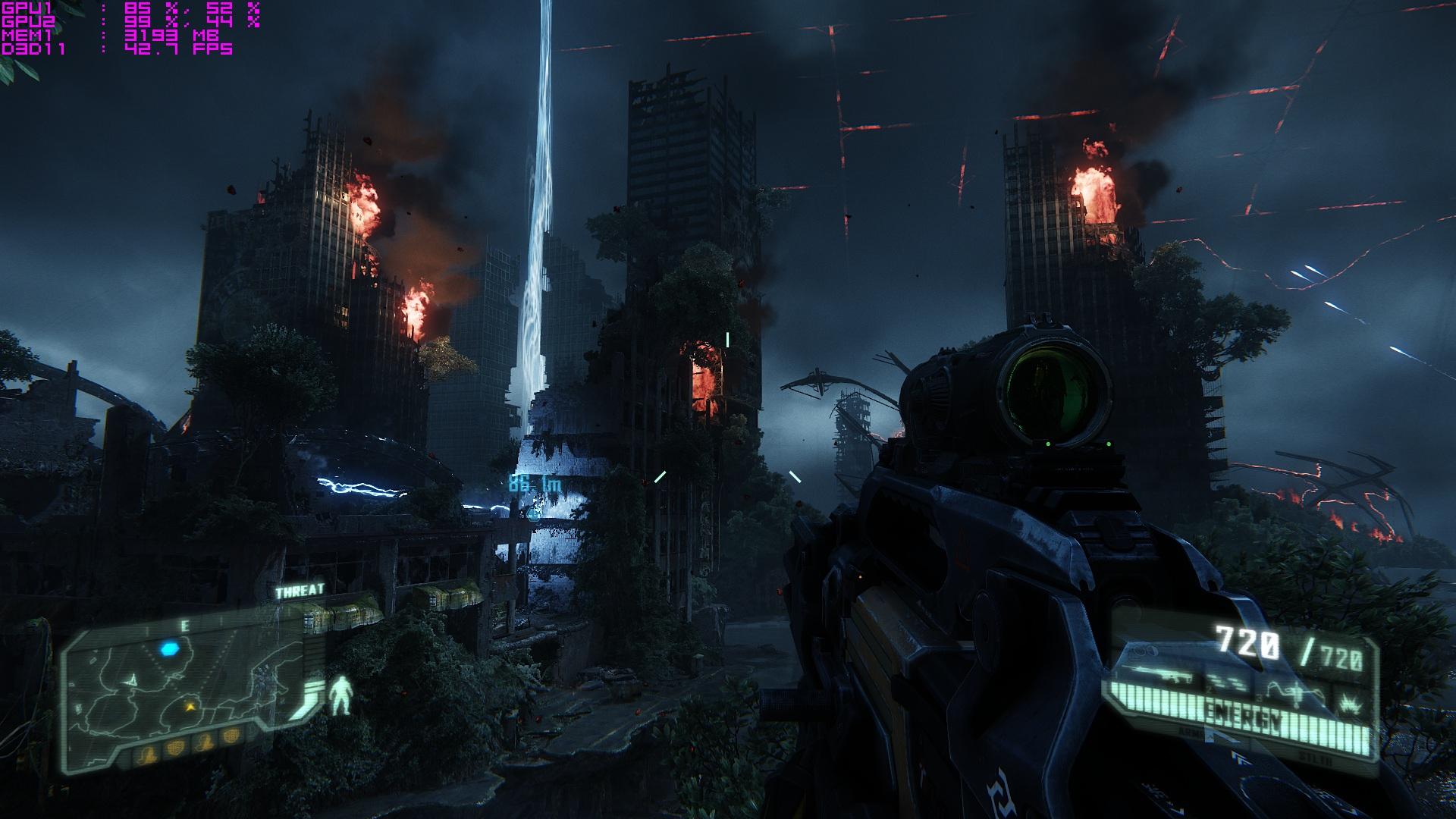Click the THREAT indicator label
1456x819 pixels.
click(x=300, y=591)
